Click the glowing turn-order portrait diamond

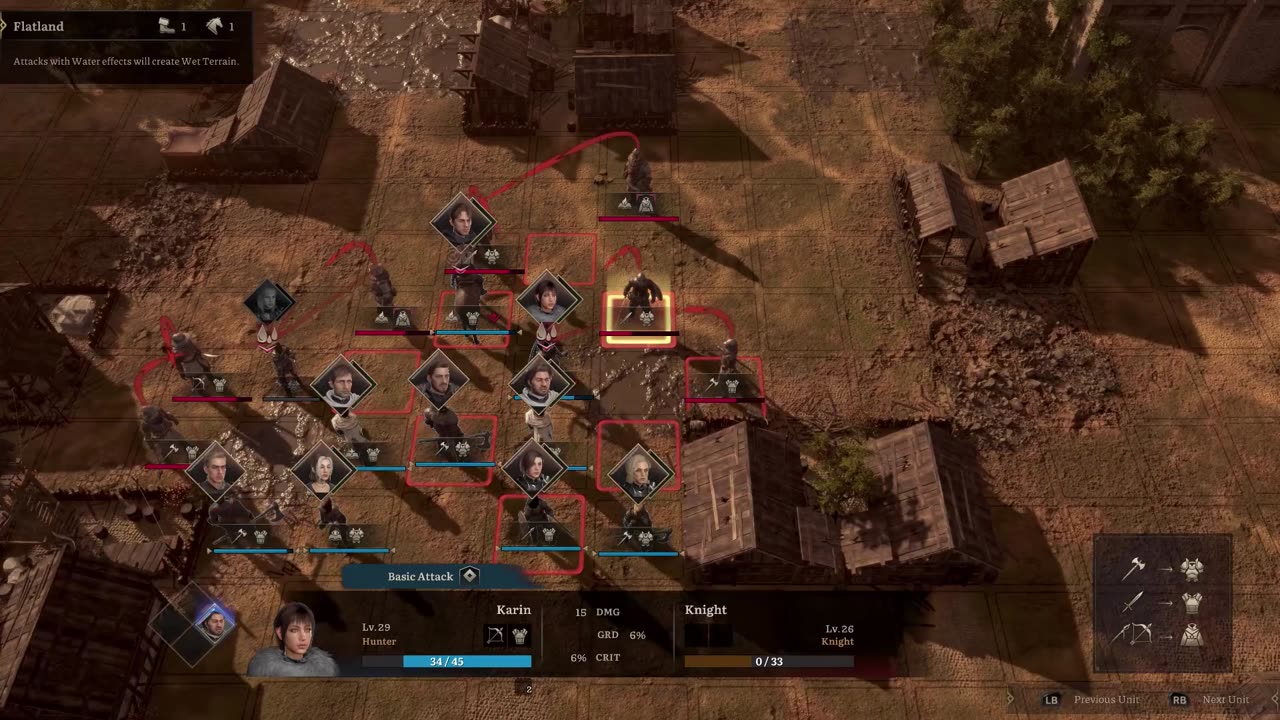[x=213, y=622]
